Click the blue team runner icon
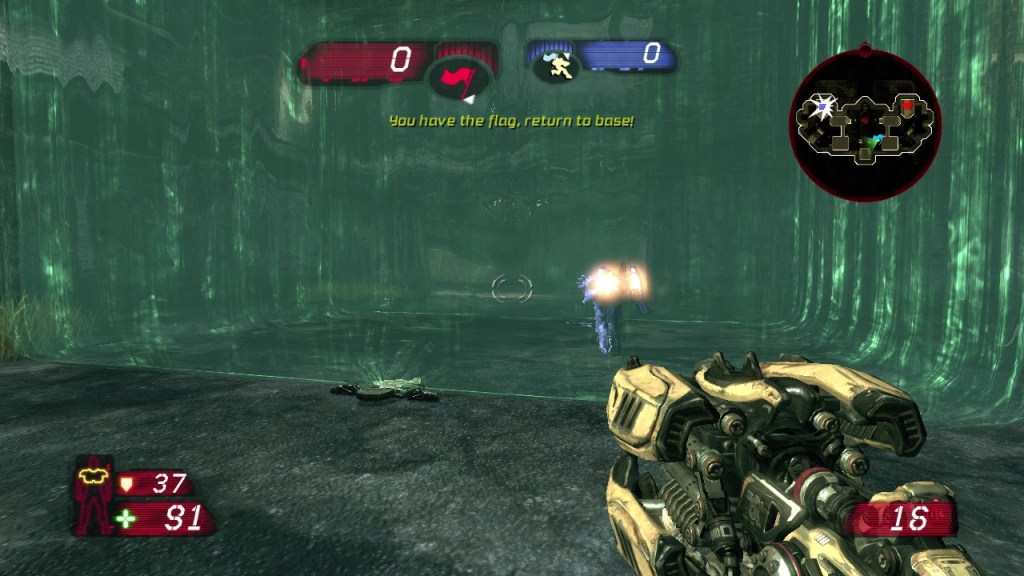The height and width of the screenshot is (576, 1024). click(x=554, y=66)
